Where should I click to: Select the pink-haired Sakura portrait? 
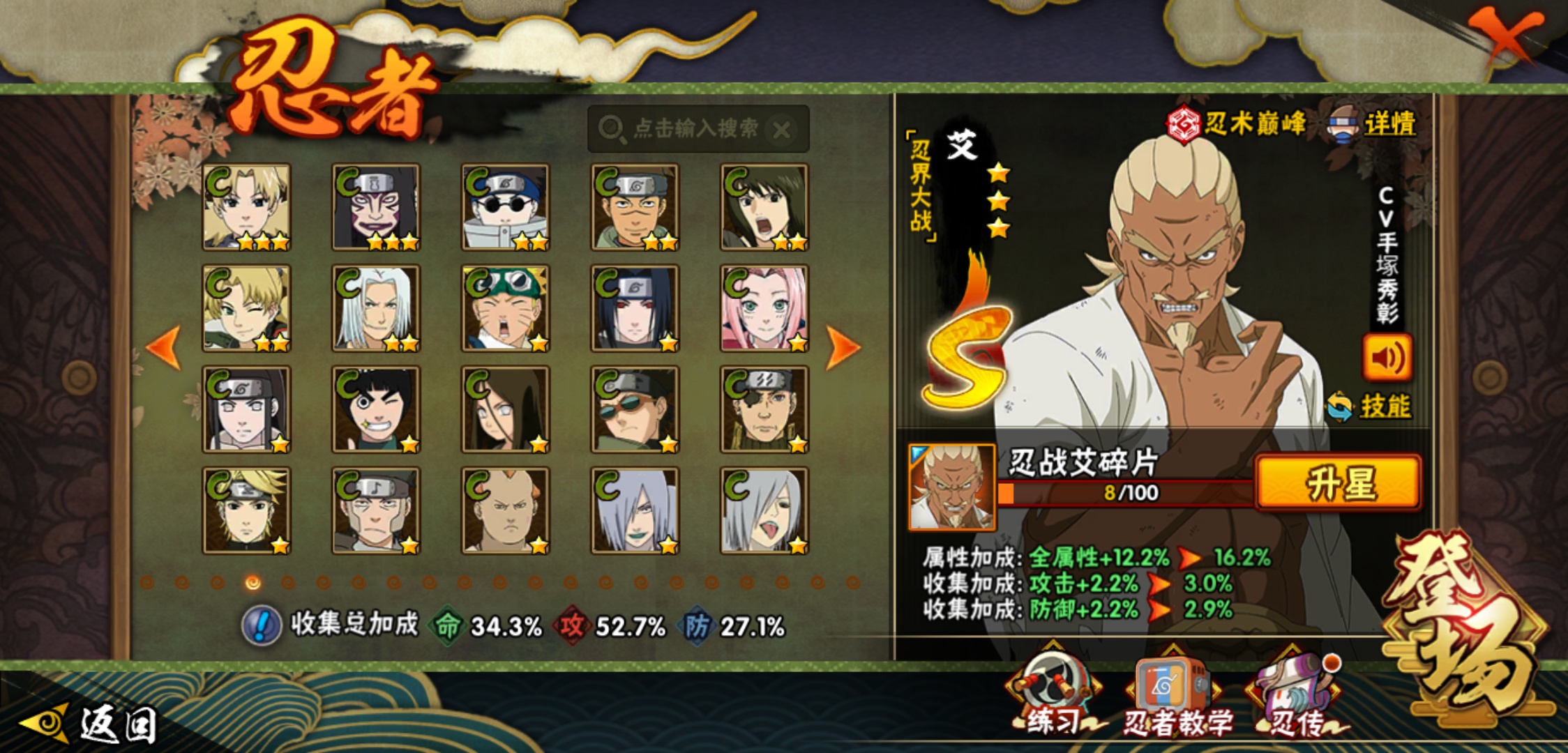click(764, 307)
